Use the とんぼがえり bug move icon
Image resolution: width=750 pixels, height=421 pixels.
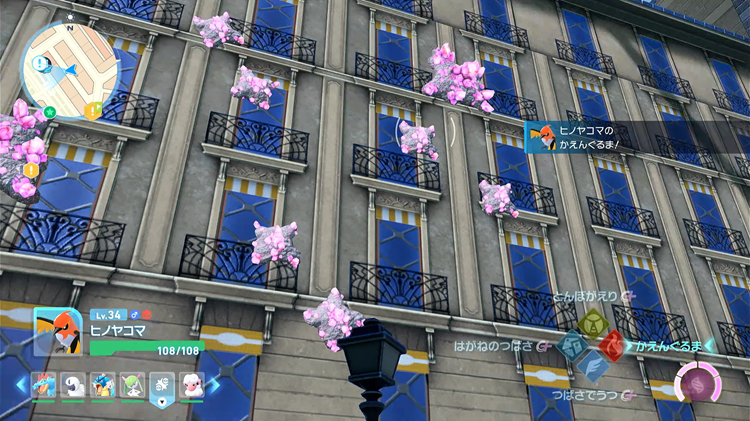pyautogui.click(x=593, y=323)
